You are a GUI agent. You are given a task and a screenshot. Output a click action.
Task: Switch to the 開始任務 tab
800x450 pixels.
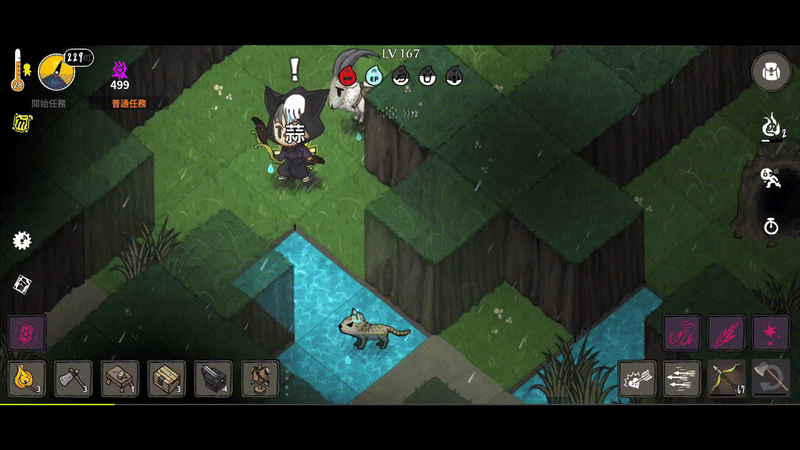point(47,103)
